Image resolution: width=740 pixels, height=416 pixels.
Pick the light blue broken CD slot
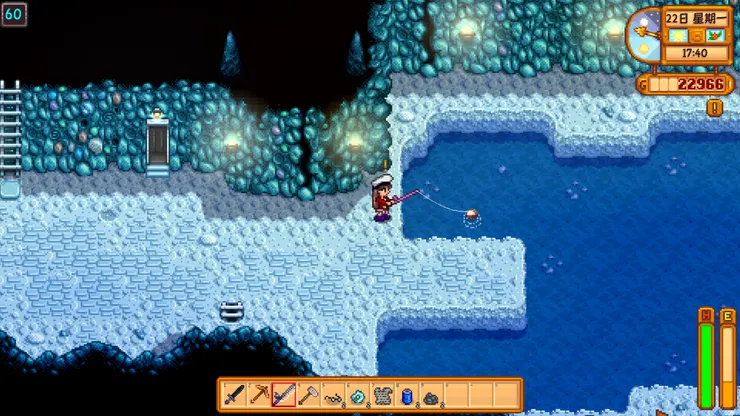point(358,394)
